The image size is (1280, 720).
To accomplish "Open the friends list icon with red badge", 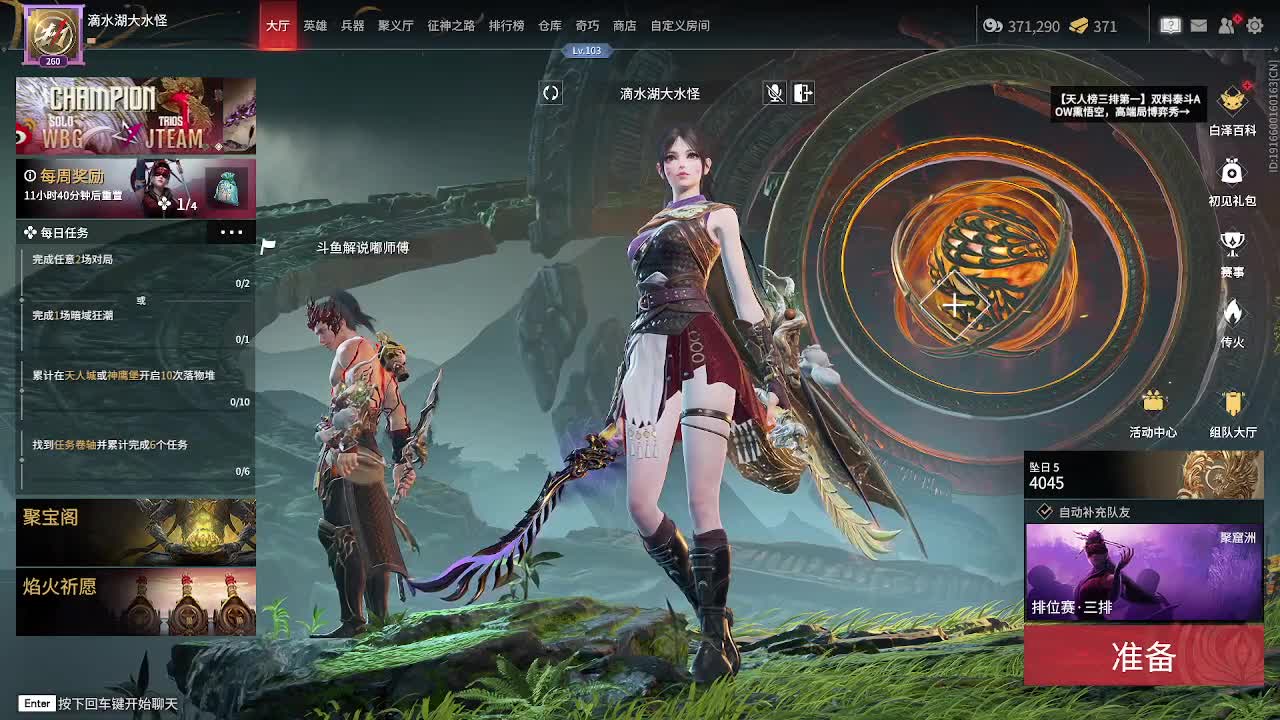I will tap(1227, 26).
